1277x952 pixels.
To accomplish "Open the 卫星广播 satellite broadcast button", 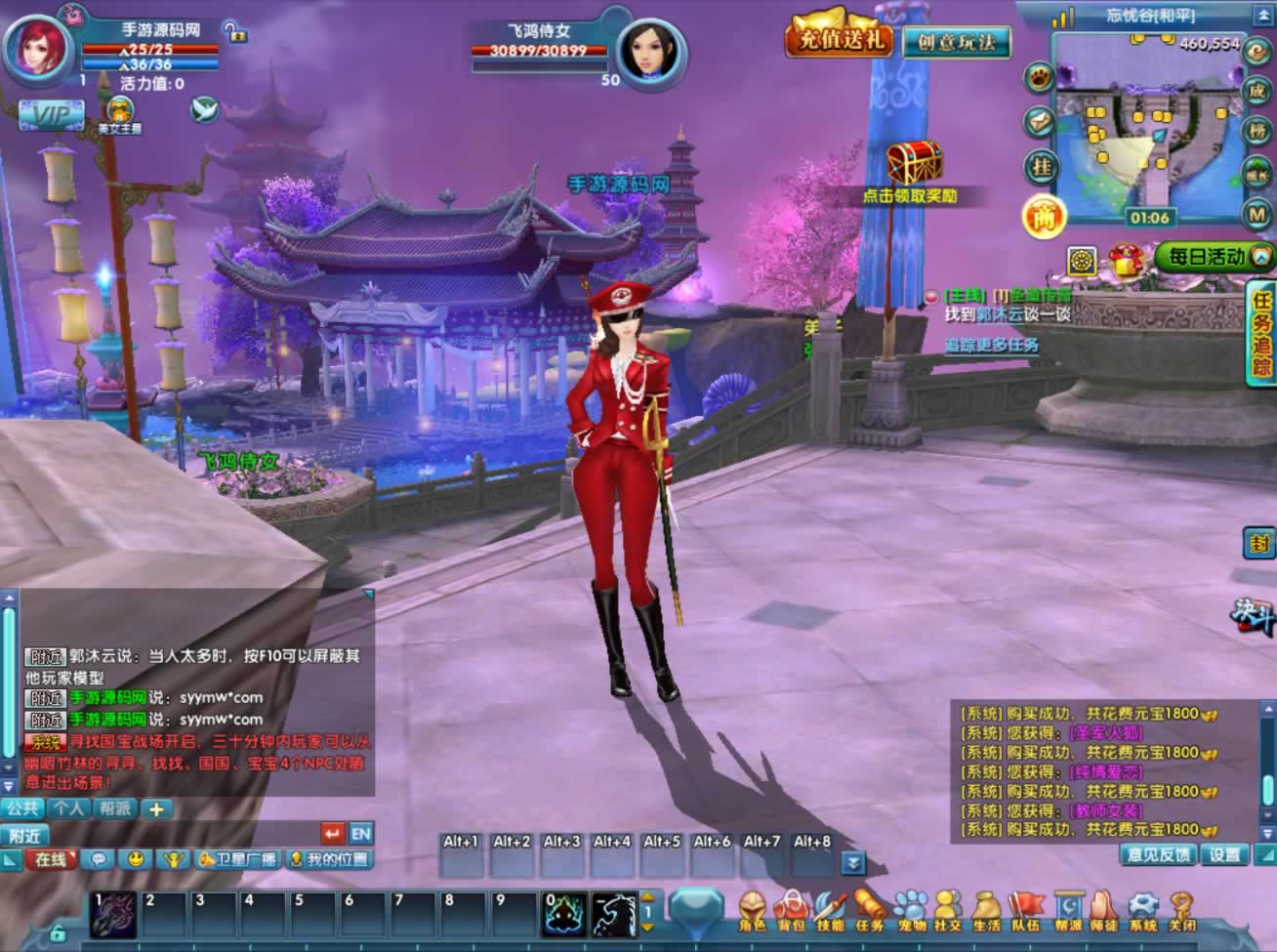I will pyautogui.click(x=238, y=859).
